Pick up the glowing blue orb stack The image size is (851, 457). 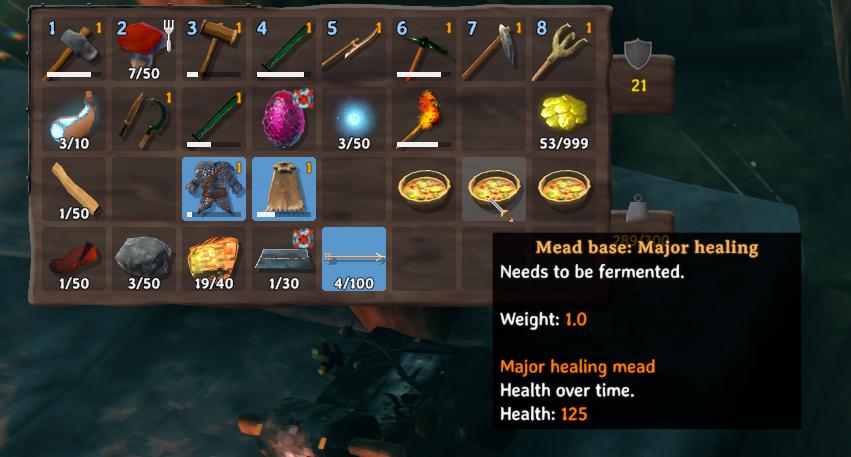354,119
